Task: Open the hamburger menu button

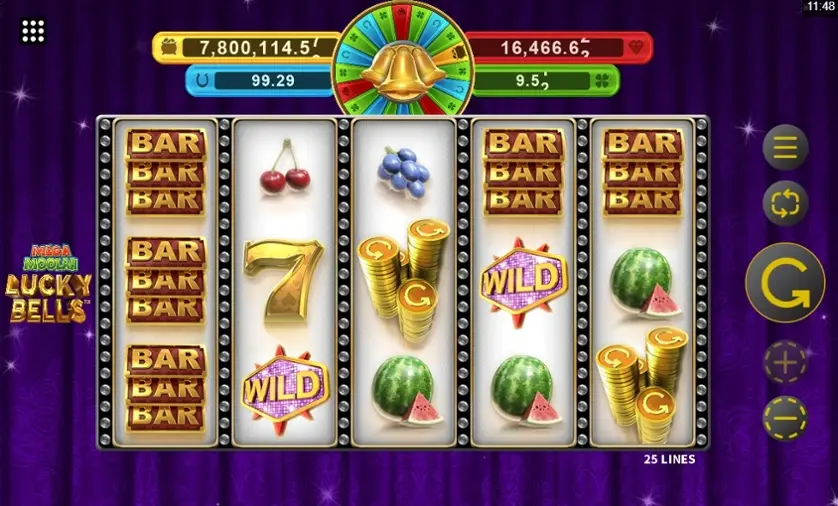Action: 785,148
